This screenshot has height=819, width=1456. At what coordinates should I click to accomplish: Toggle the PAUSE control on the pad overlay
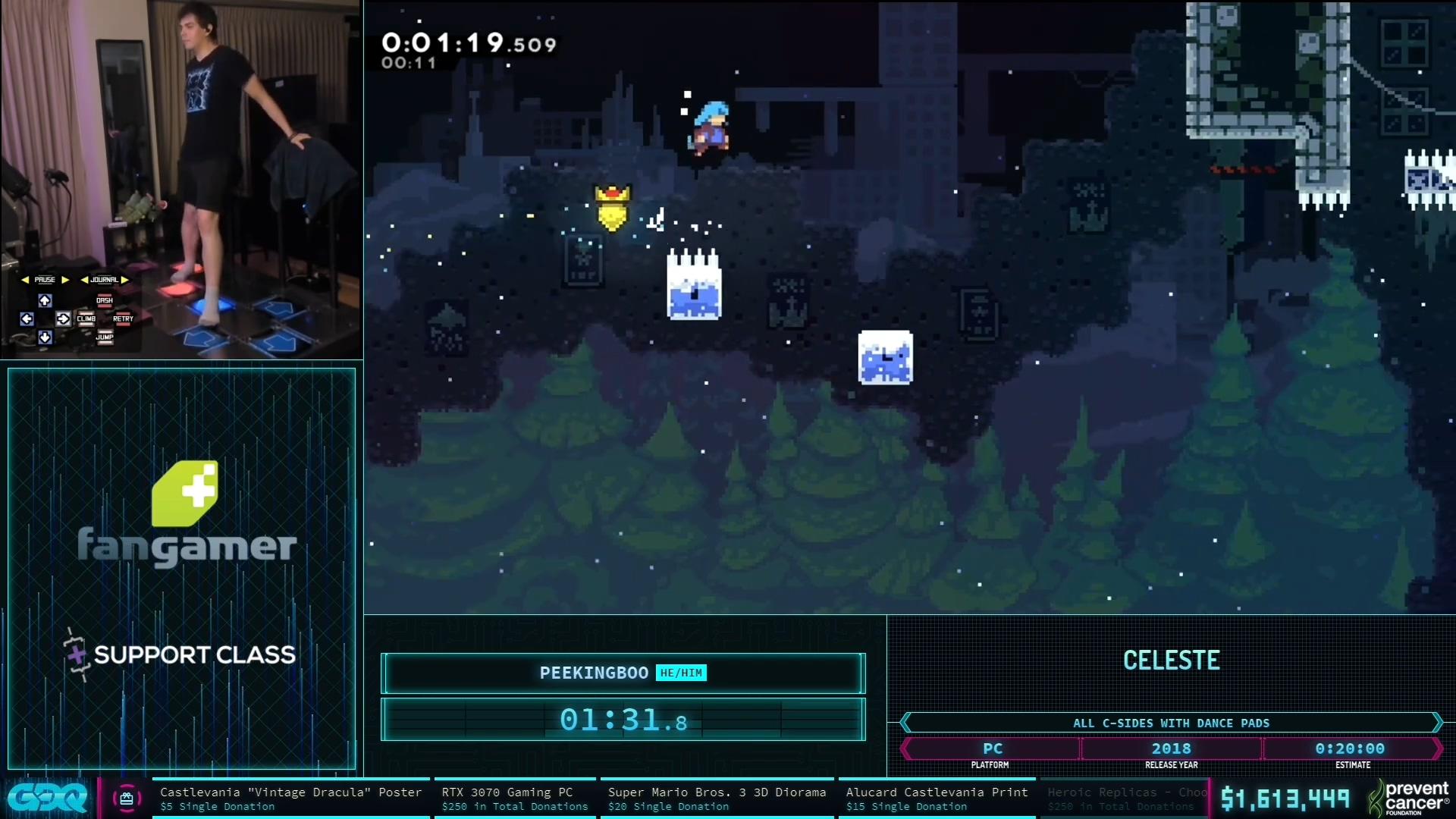(x=45, y=279)
